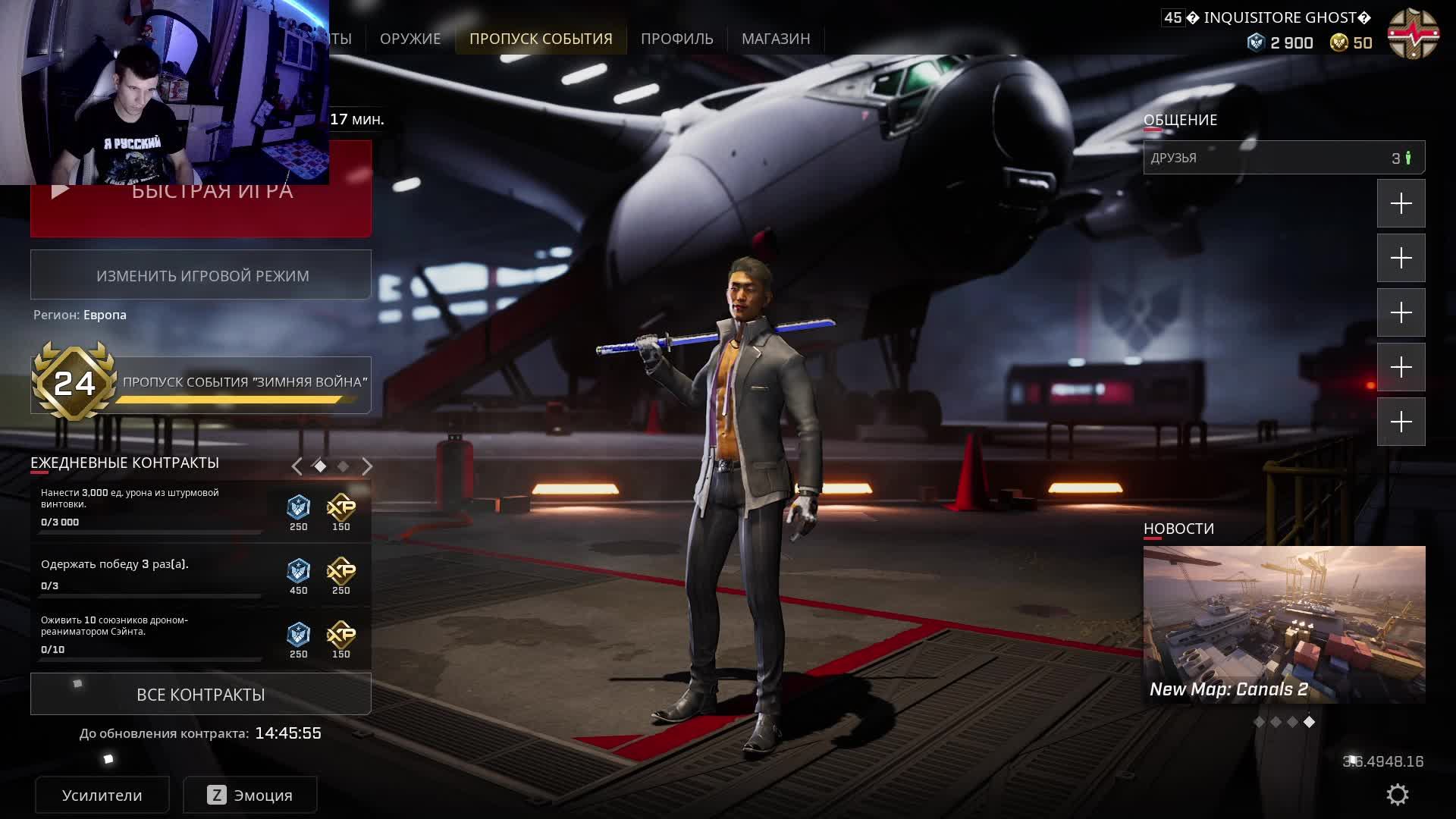
Task: Select the assault rifle damage contract
Action: [x=152, y=508]
